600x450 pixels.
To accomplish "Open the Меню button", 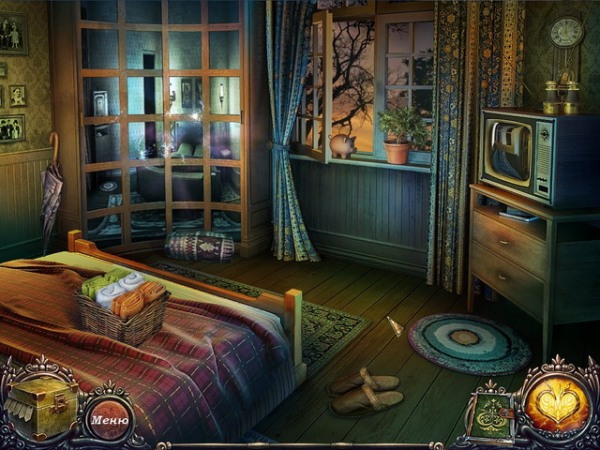I will coord(109,419).
